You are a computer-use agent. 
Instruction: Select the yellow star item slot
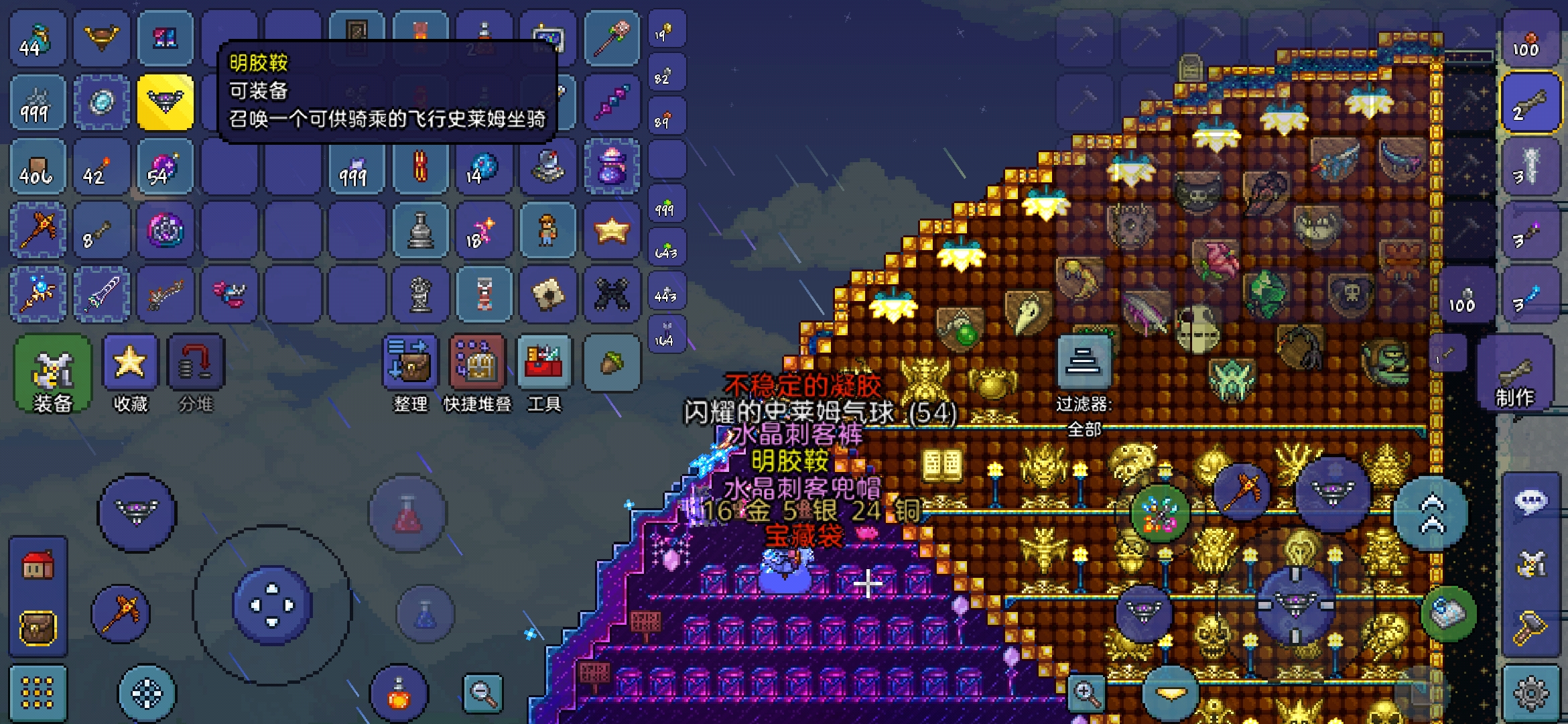tap(612, 231)
